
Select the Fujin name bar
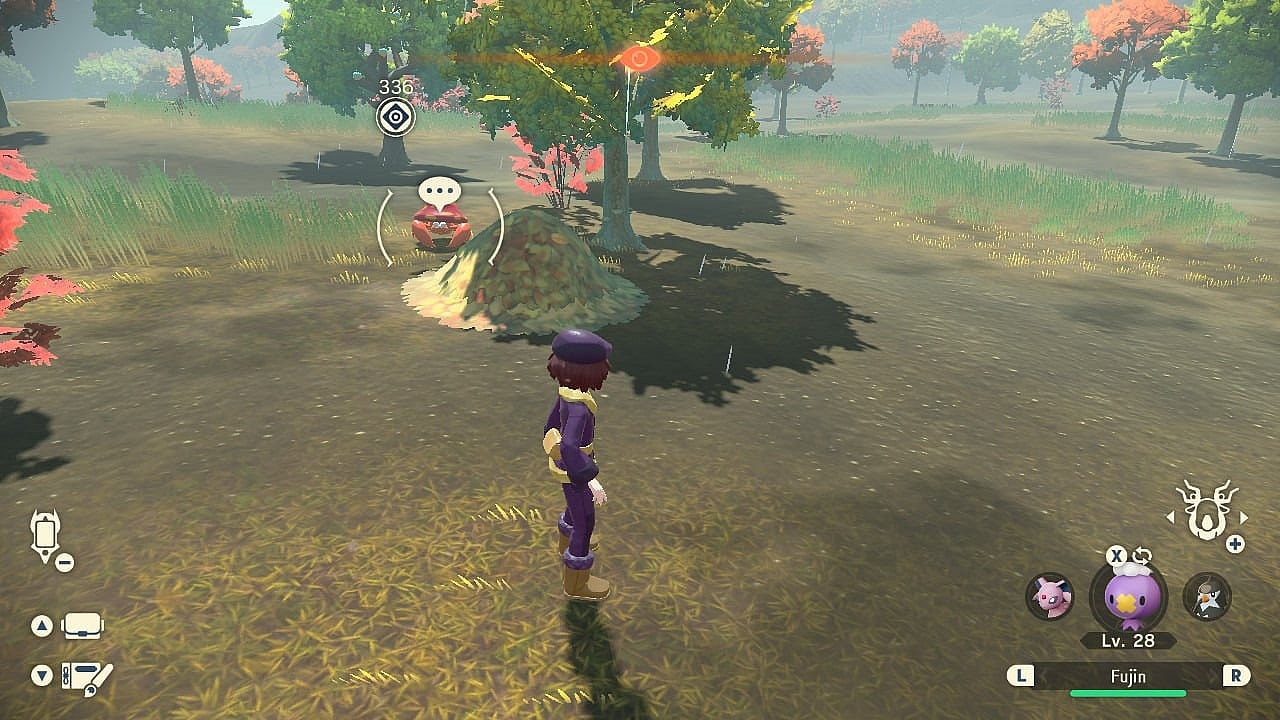point(1127,676)
